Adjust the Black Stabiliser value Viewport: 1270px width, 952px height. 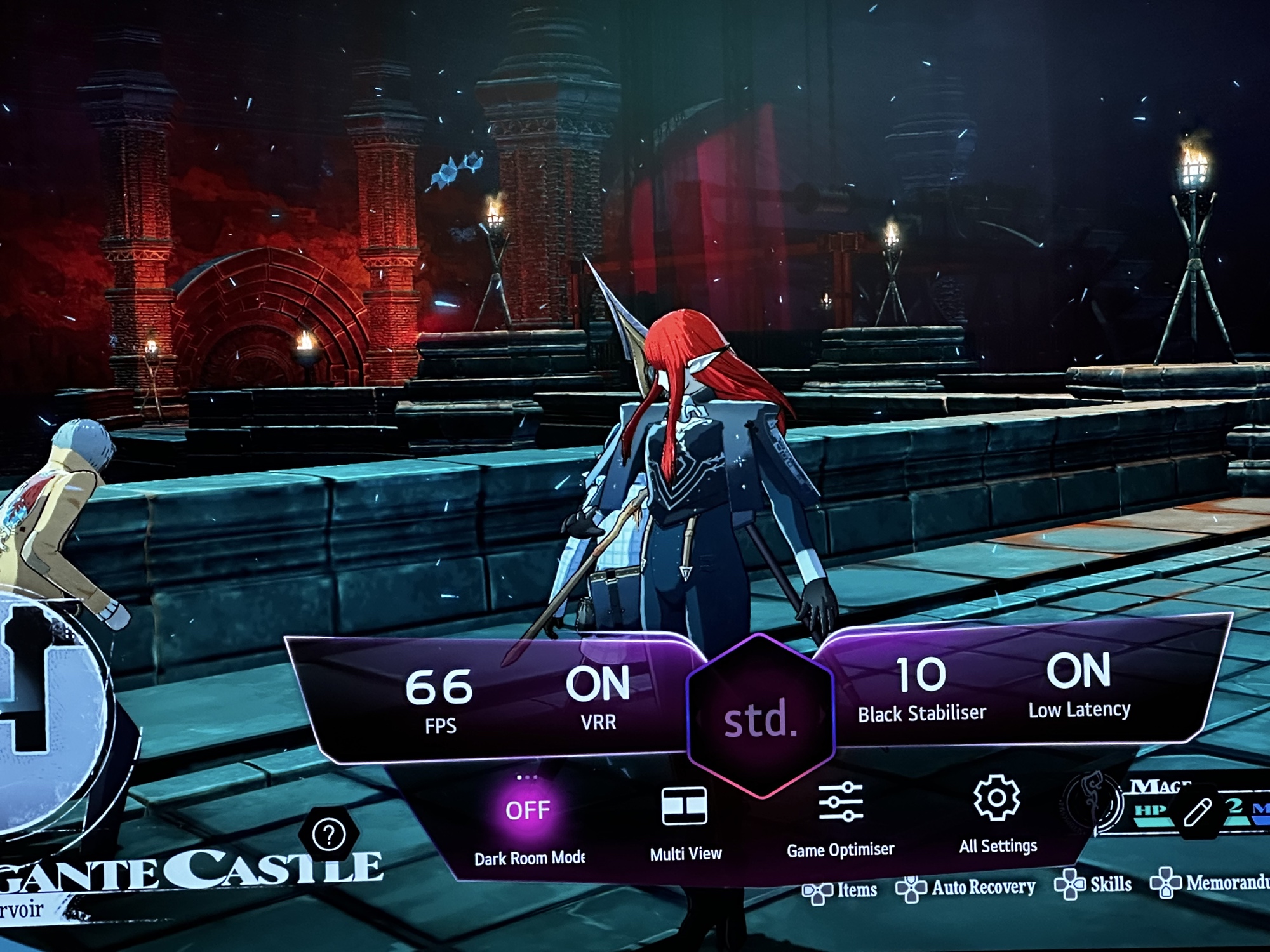[x=921, y=688]
